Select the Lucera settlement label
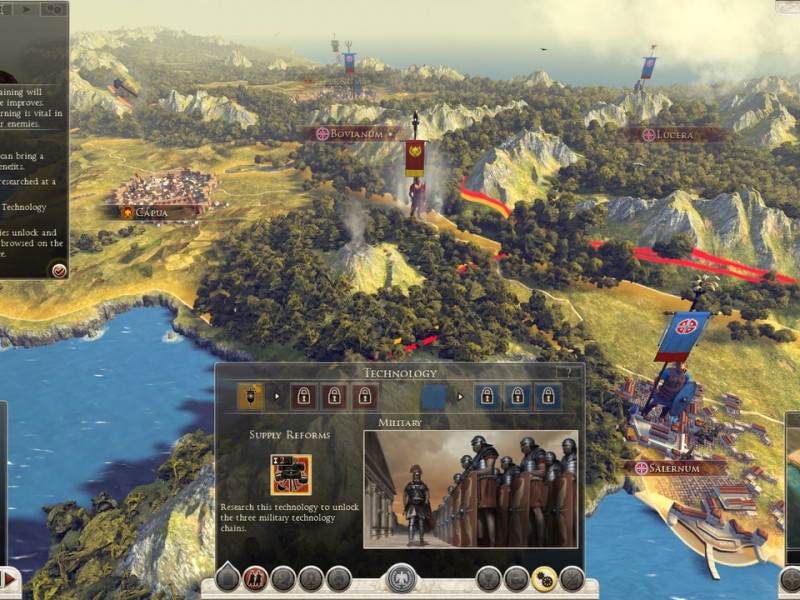The width and height of the screenshot is (800, 600). tap(676, 134)
